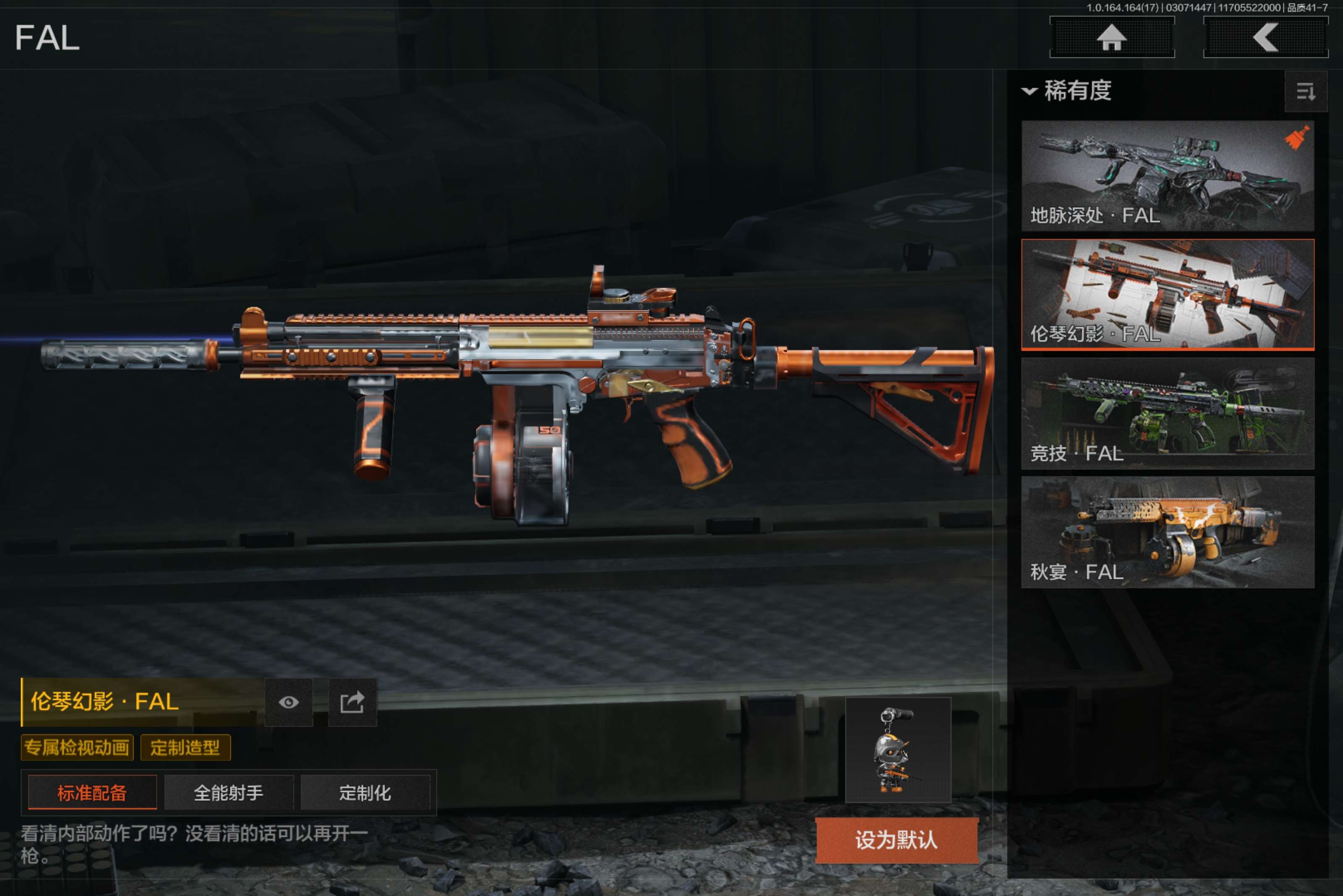Return to the home screen
Image resolution: width=1343 pixels, height=896 pixels.
click(x=1111, y=38)
